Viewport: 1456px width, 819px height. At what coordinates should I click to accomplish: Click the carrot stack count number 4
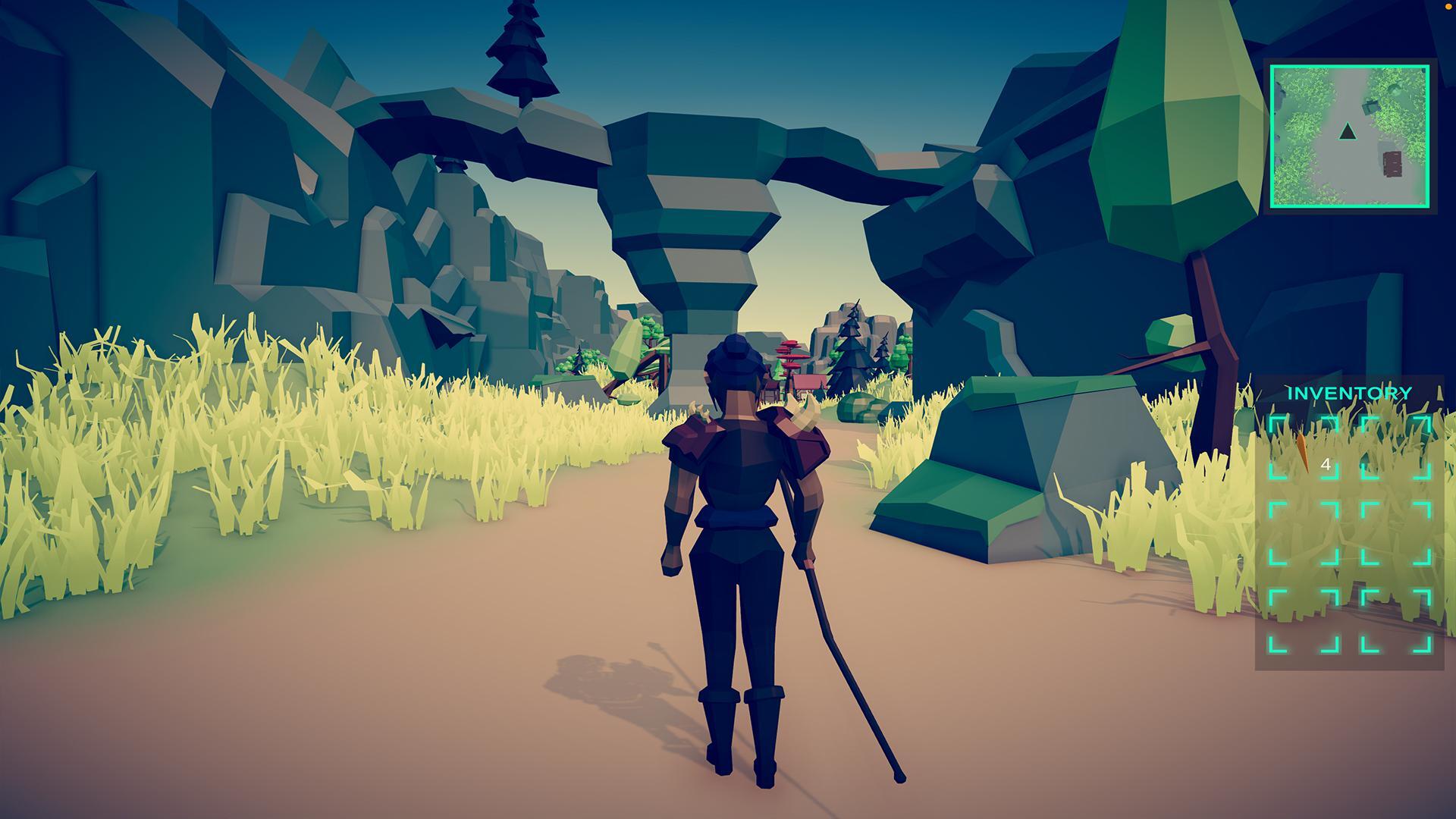1327,463
